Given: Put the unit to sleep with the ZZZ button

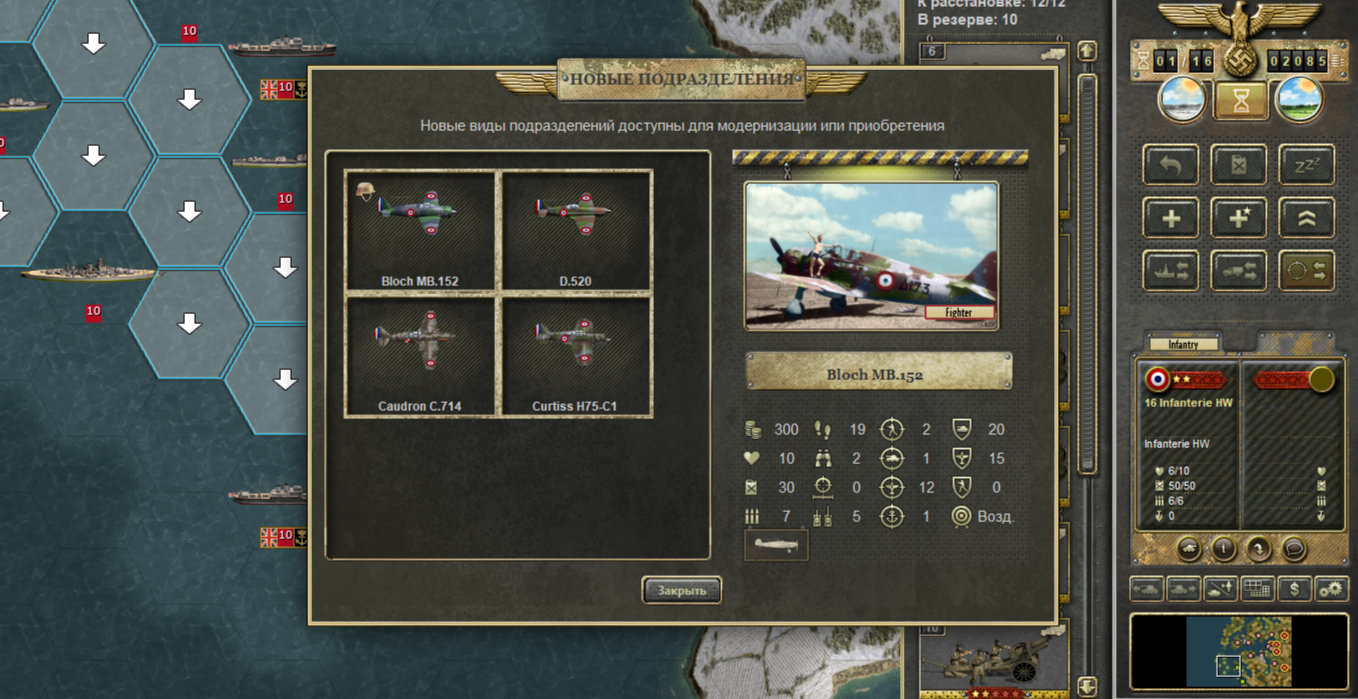Looking at the screenshot, I should click(x=1306, y=165).
